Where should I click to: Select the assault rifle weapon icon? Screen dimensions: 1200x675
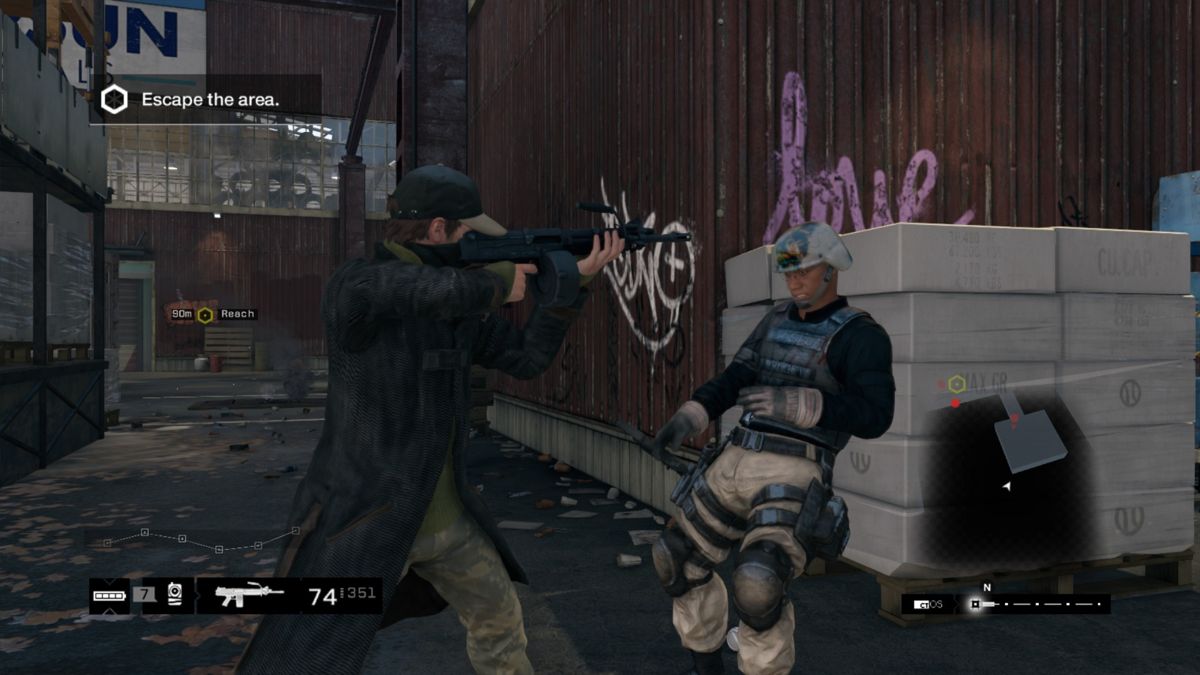point(249,596)
